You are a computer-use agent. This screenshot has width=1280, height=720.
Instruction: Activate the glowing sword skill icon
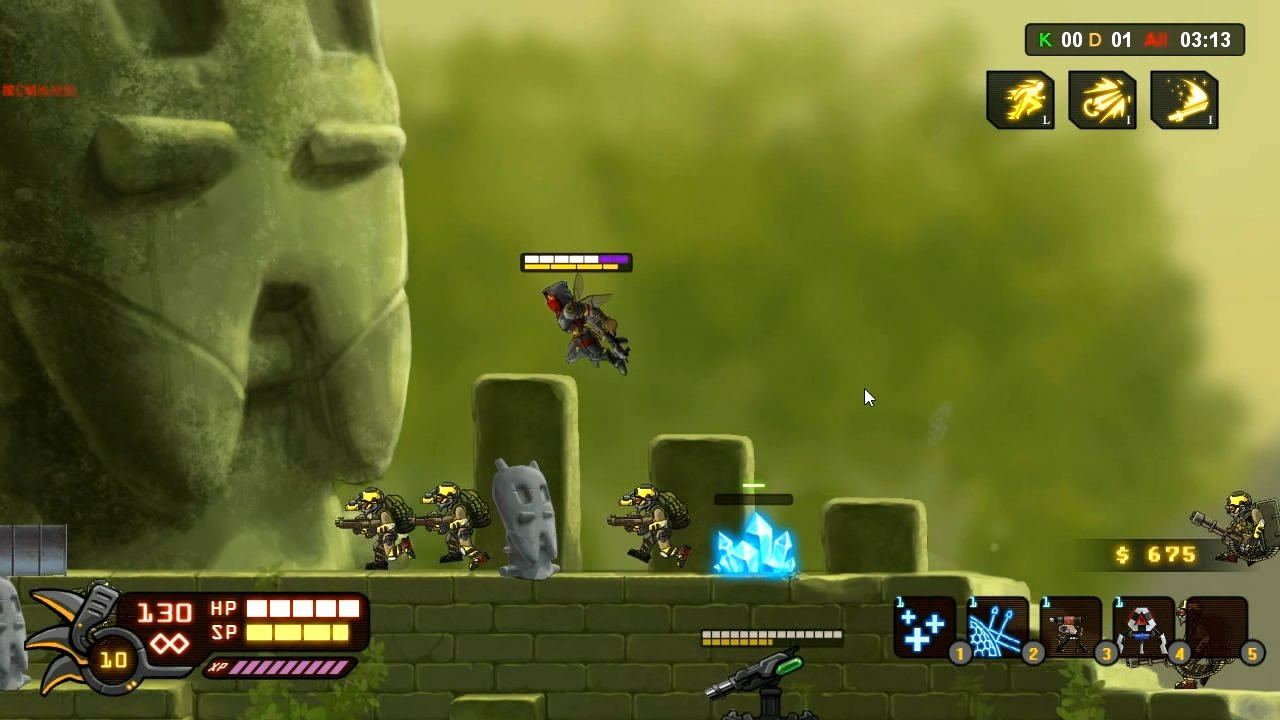click(1184, 100)
